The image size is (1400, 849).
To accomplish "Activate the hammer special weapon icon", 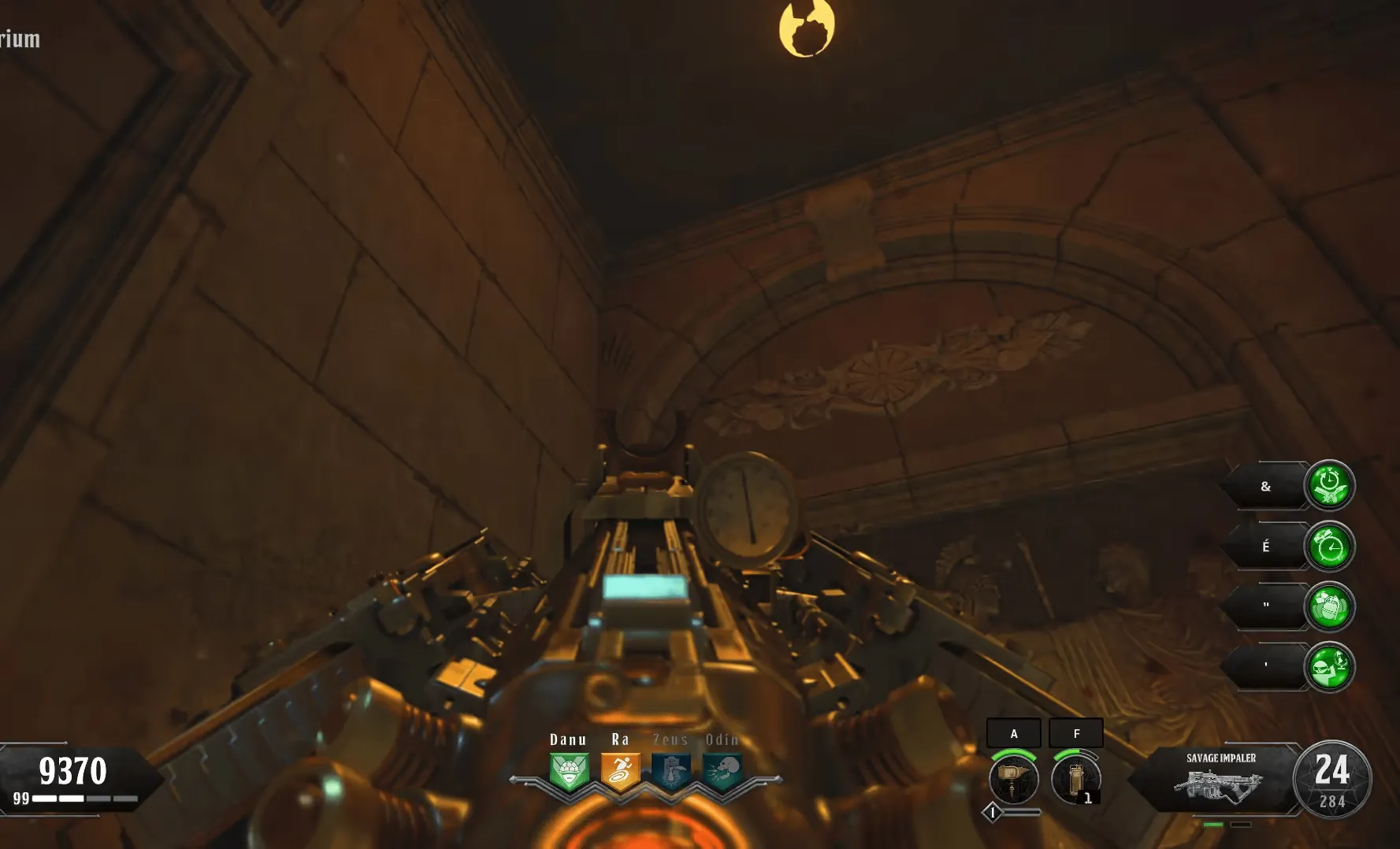I will (x=1013, y=779).
